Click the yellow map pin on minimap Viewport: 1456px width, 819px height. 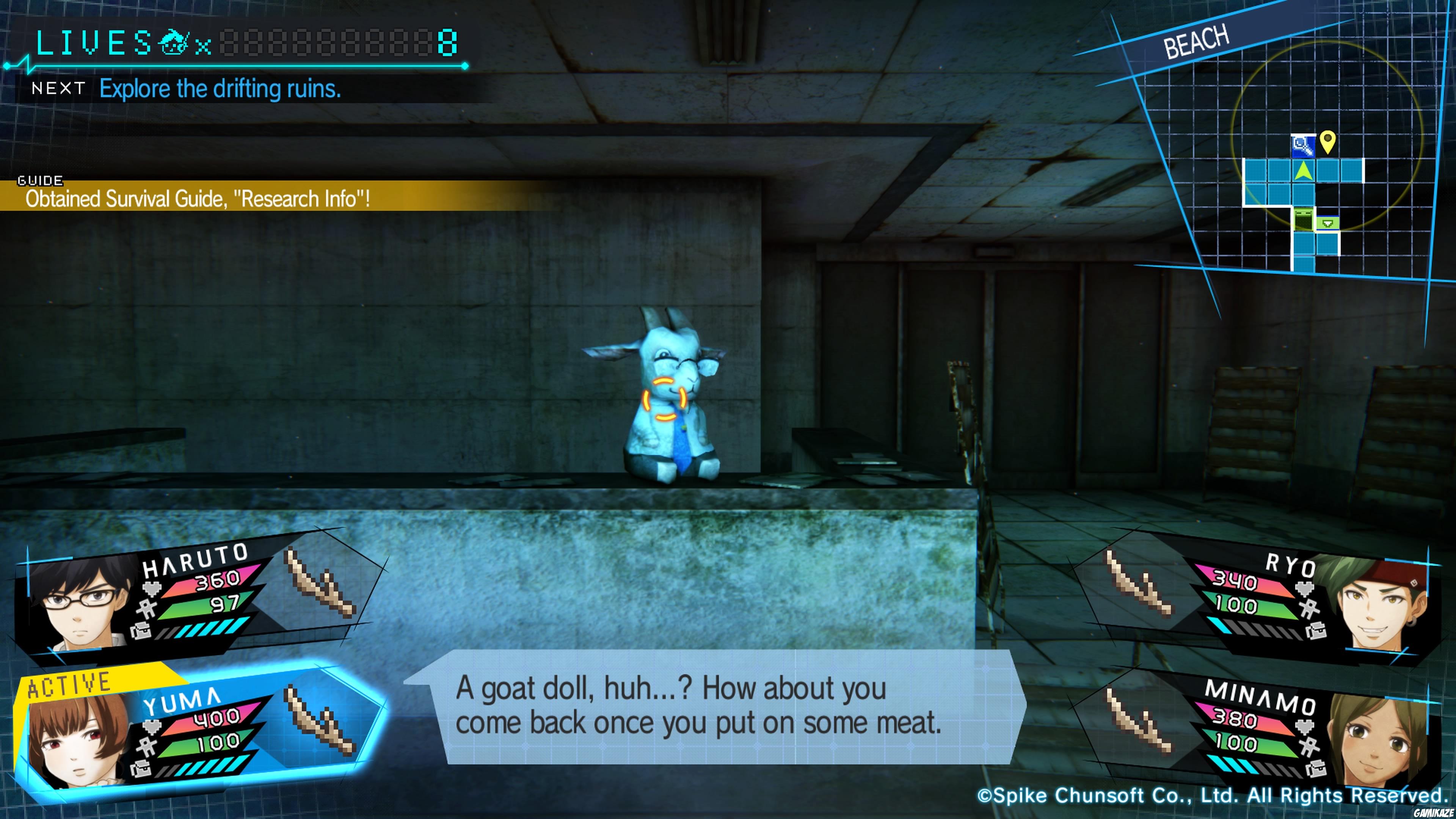[x=1327, y=141]
